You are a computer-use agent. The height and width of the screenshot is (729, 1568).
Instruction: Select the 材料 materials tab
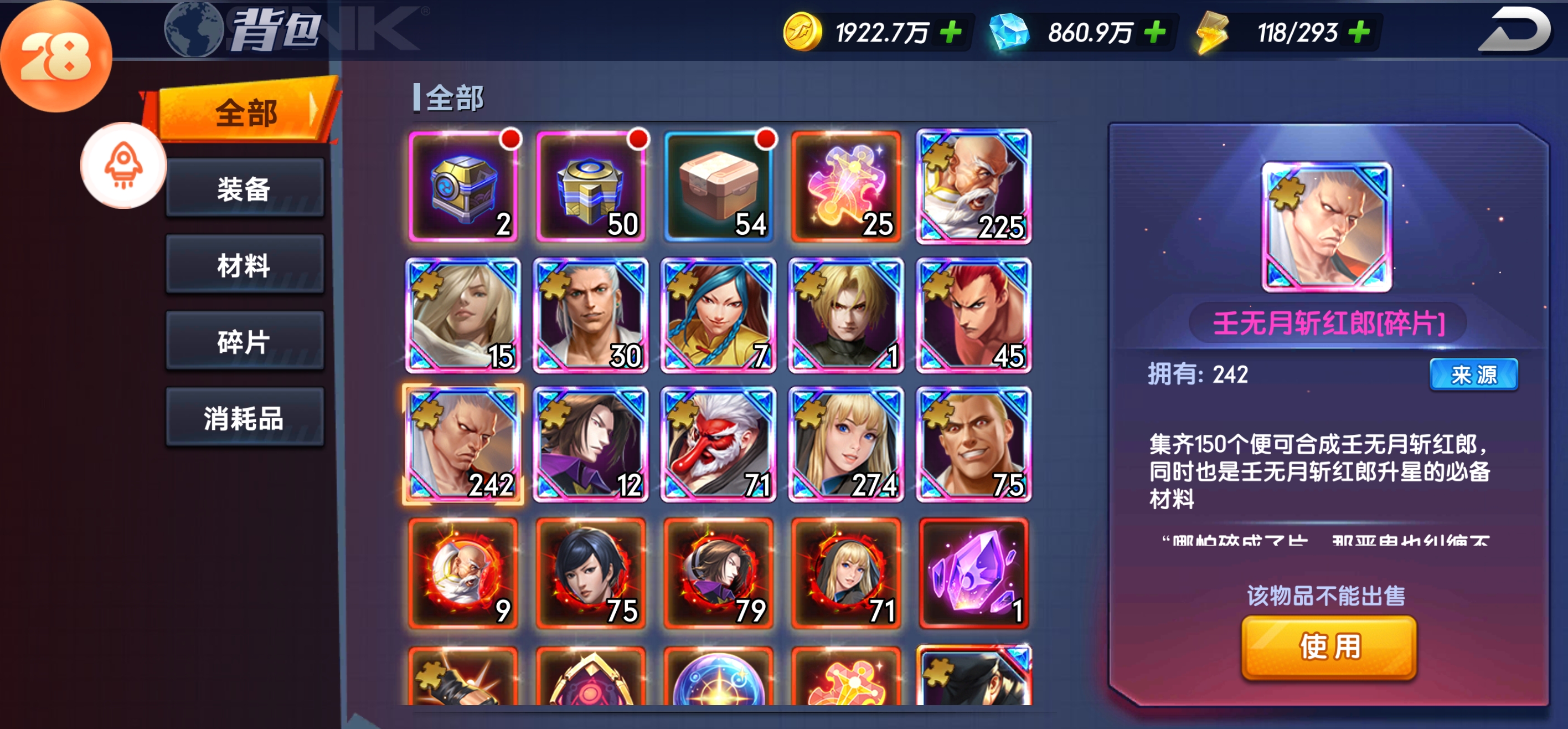pos(245,265)
